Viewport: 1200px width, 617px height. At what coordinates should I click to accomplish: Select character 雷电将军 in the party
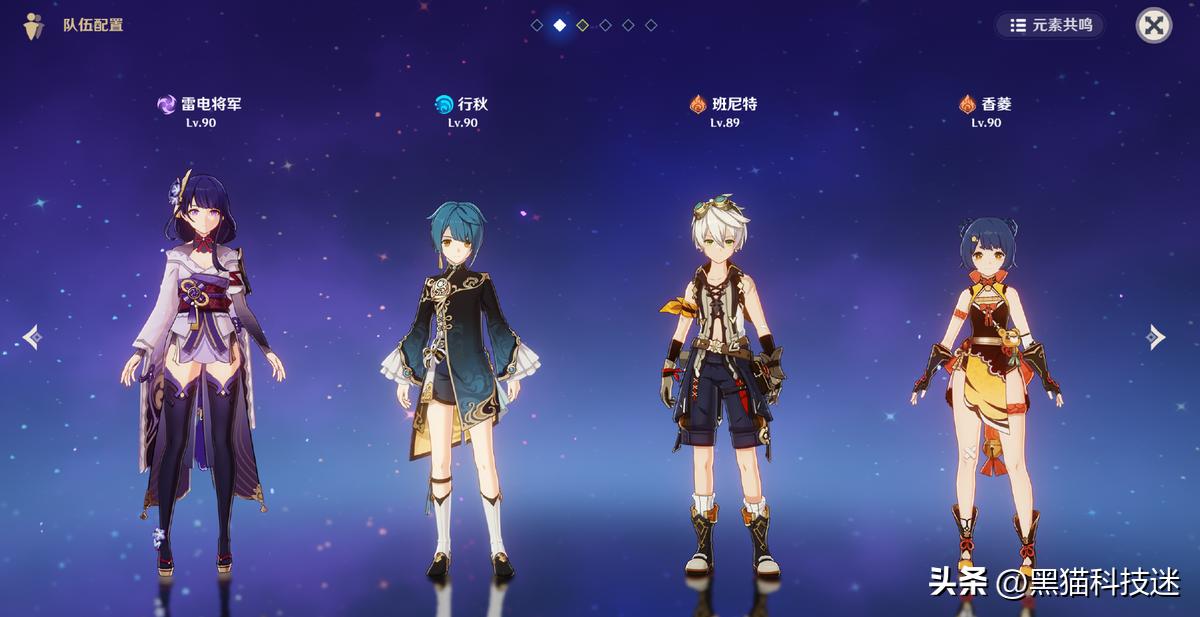pos(200,350)
